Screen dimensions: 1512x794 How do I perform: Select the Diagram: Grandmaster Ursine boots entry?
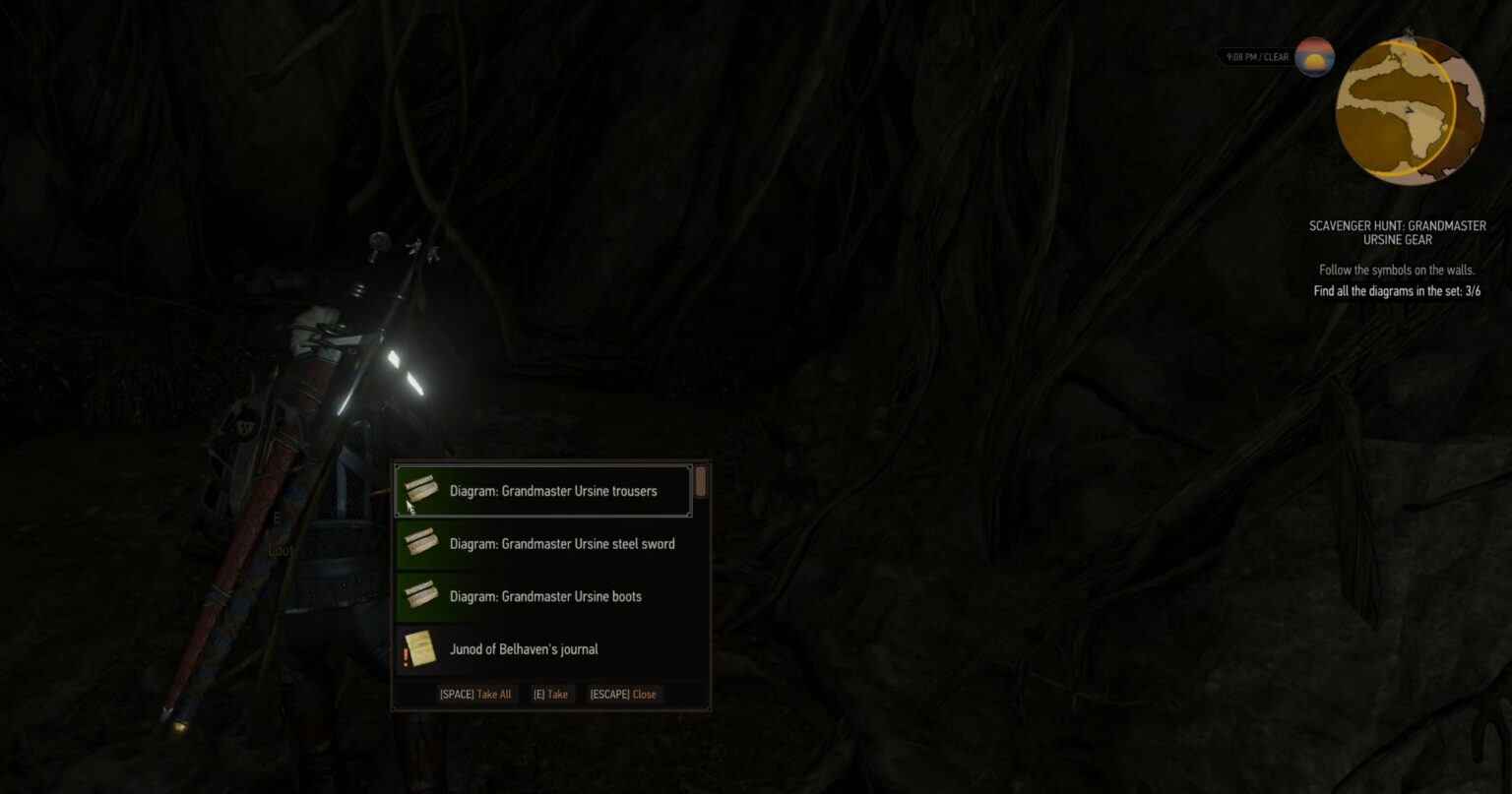point(551,596)
